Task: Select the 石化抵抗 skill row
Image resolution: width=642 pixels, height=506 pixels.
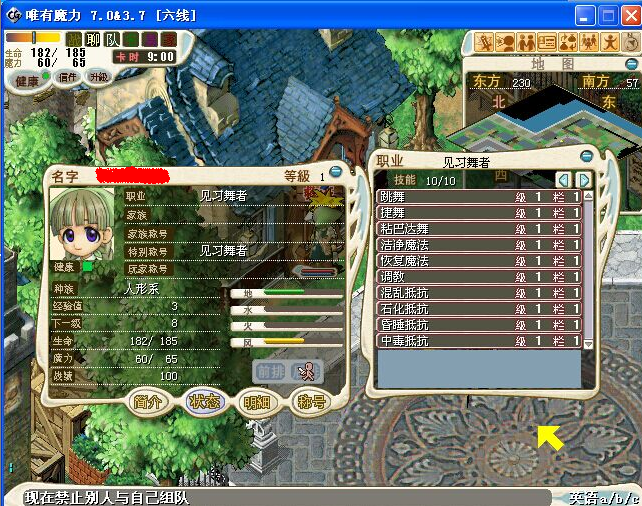Action: [478, 309]
